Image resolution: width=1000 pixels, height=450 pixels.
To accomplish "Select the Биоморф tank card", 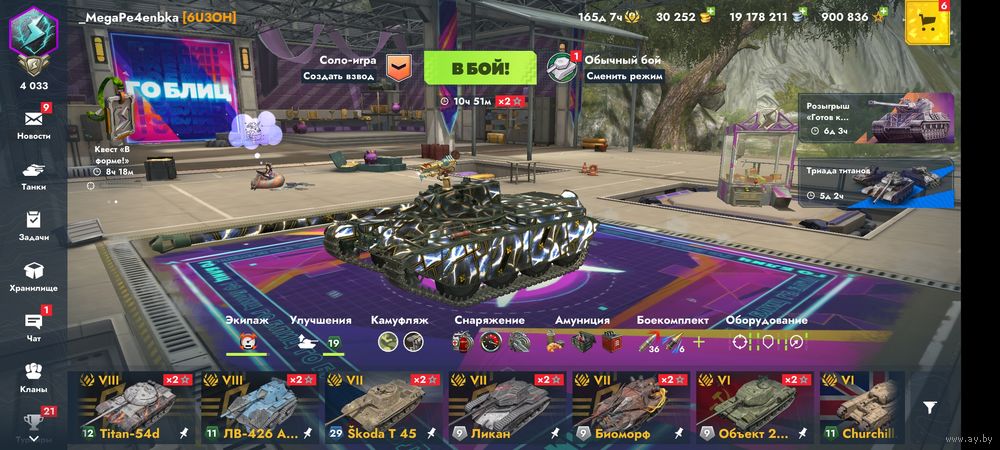I will (x=630, y=408).
